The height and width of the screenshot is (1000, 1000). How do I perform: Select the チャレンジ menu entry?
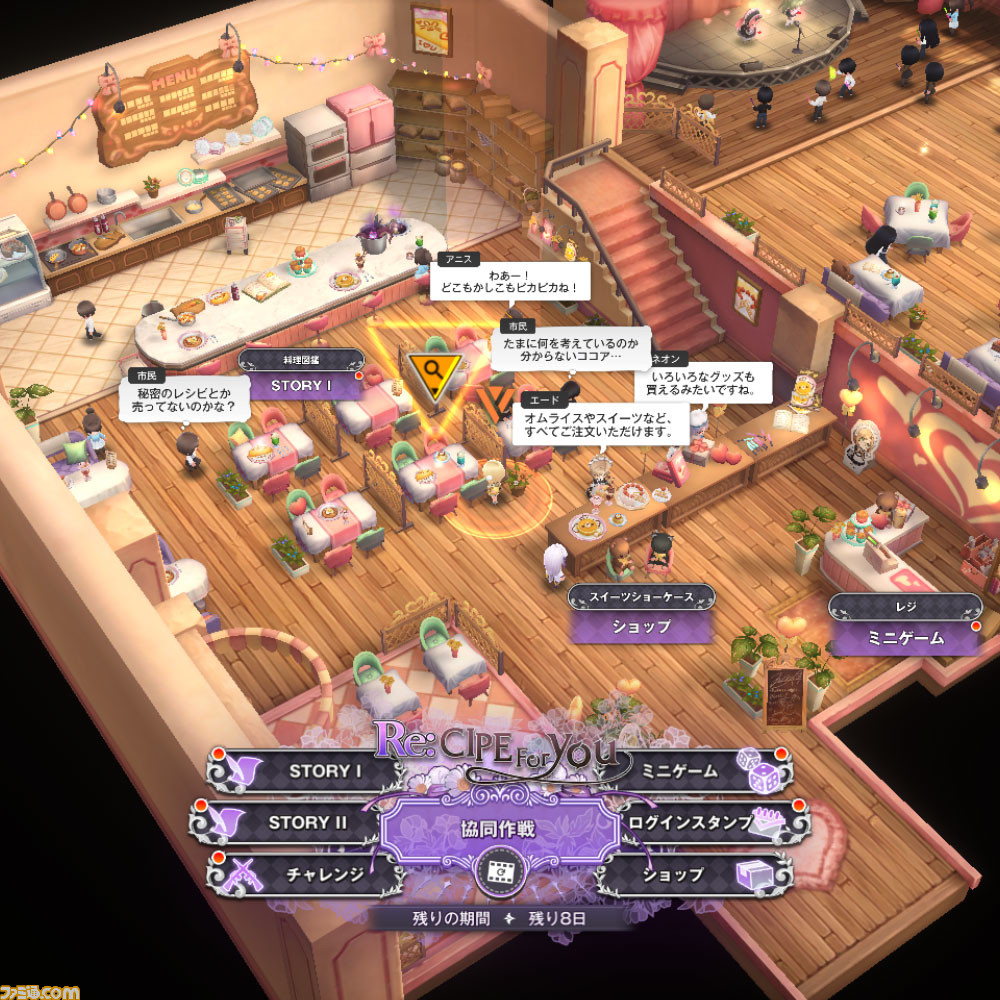pyautogui.click(x=310, y=874)
